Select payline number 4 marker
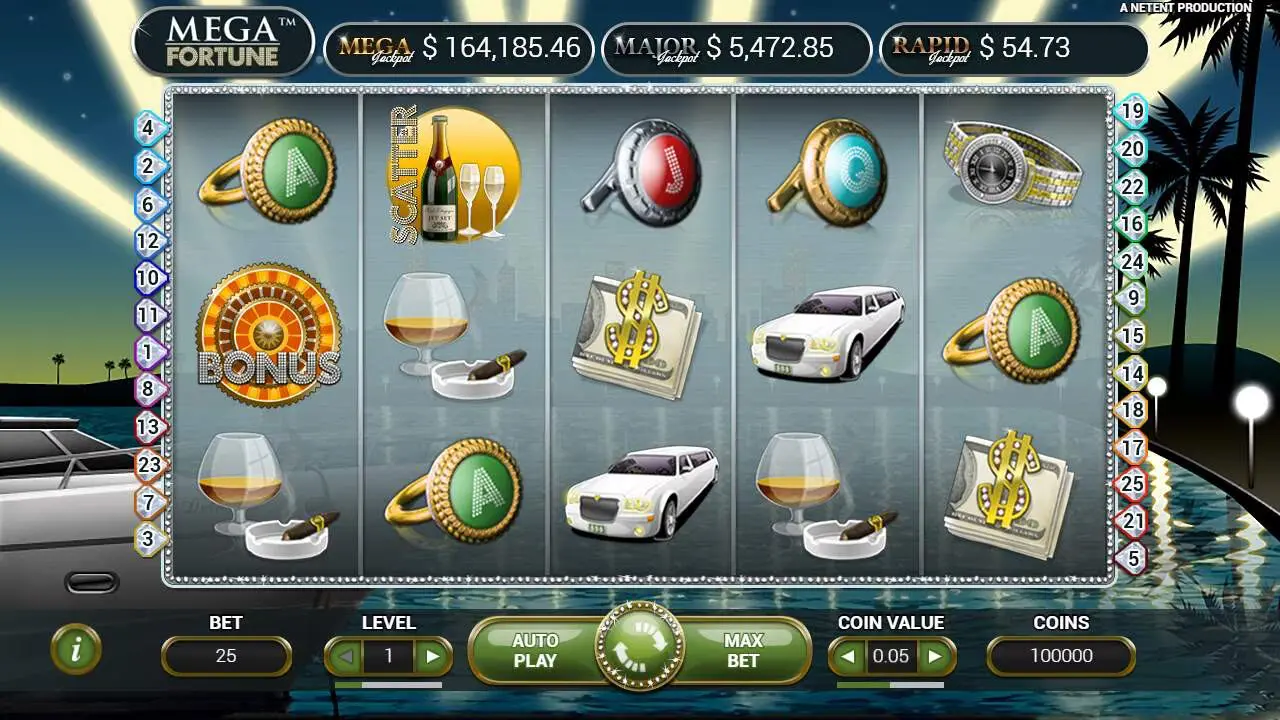This screenshot has width=1280, height=720. (148, 128)
